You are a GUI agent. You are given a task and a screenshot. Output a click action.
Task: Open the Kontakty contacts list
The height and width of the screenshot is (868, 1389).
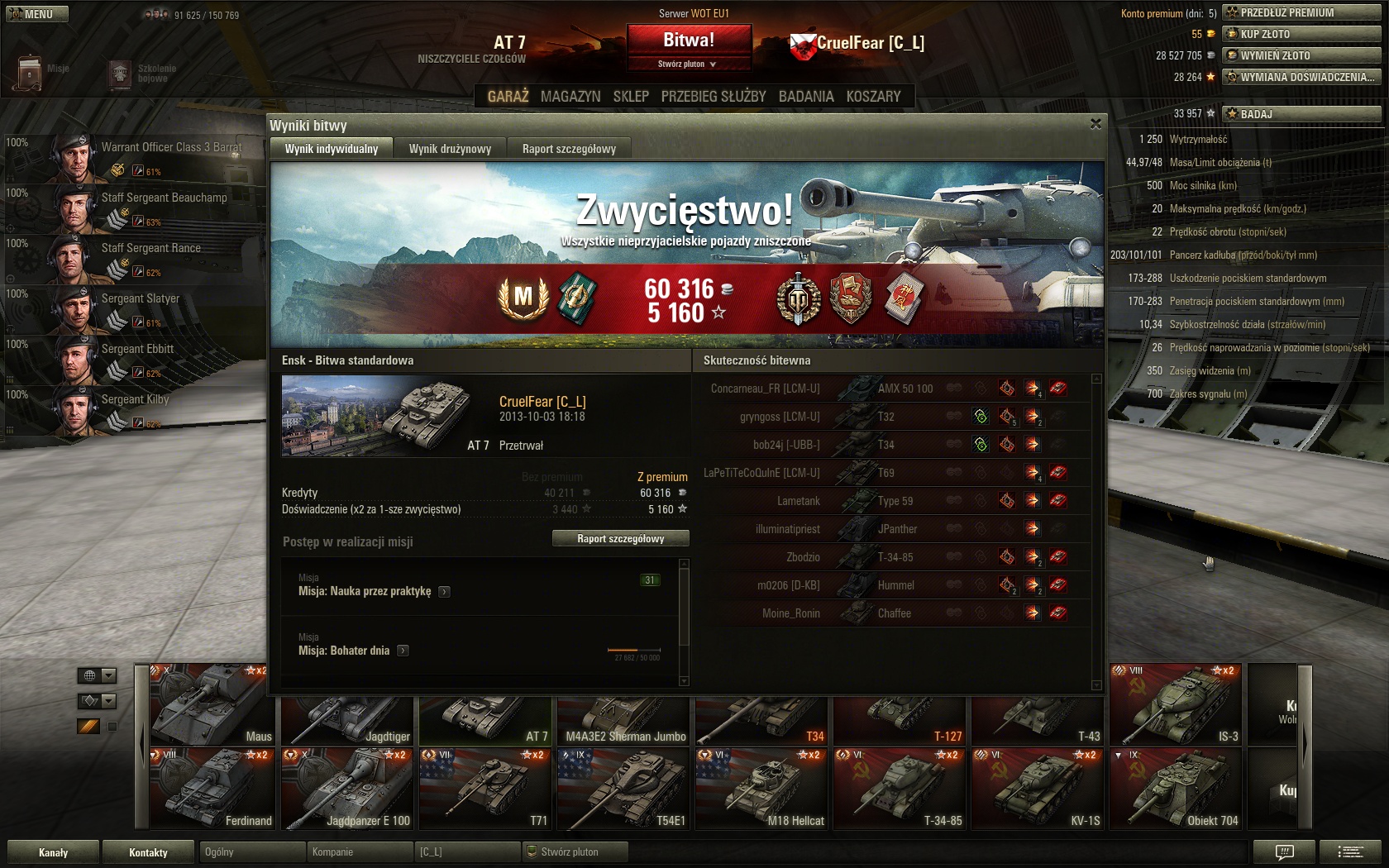(148, 852)
